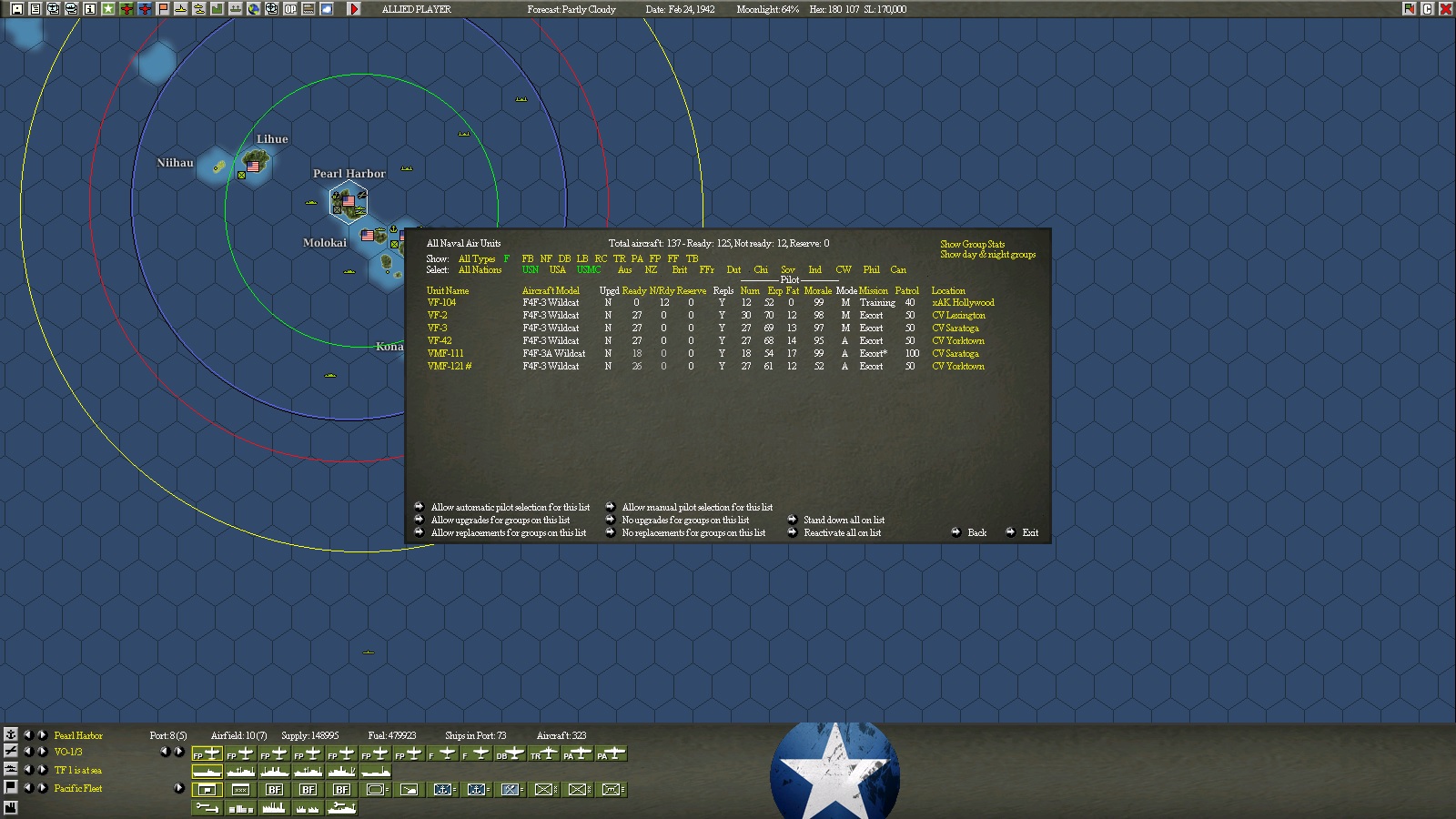This screenshot has width=1456, height=819.
Task: Click the weather forecast cloud icon
Action: [x=327, y=9]
